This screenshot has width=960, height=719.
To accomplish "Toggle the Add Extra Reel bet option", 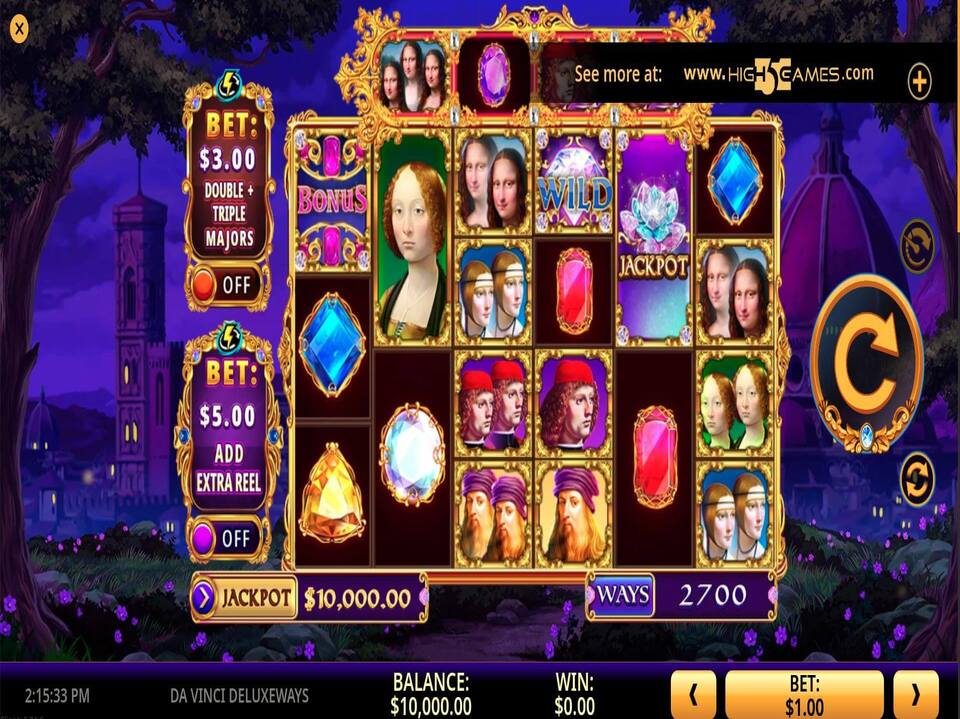I will [227, 538].
